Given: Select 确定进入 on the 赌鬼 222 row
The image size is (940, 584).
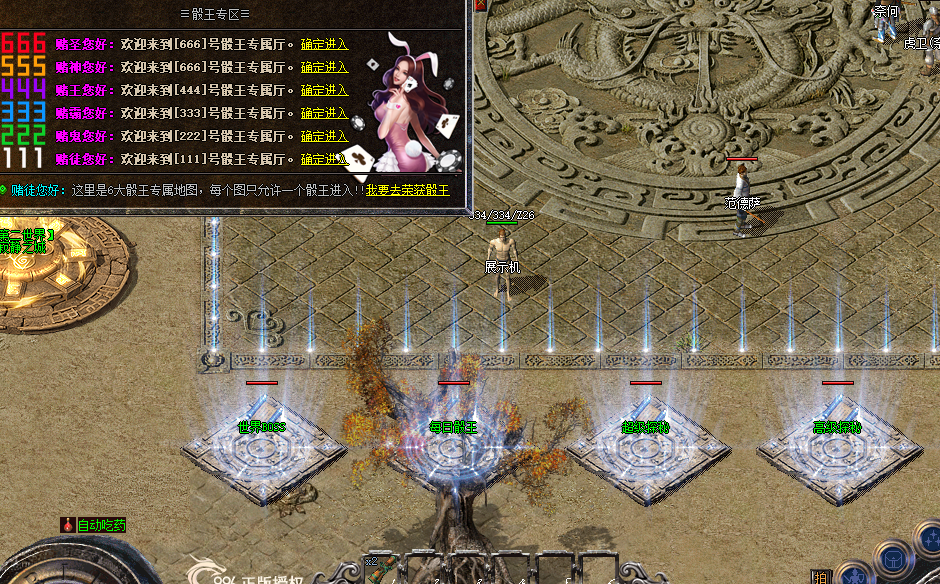Looking at the screenshot, I should click(324, 136).
